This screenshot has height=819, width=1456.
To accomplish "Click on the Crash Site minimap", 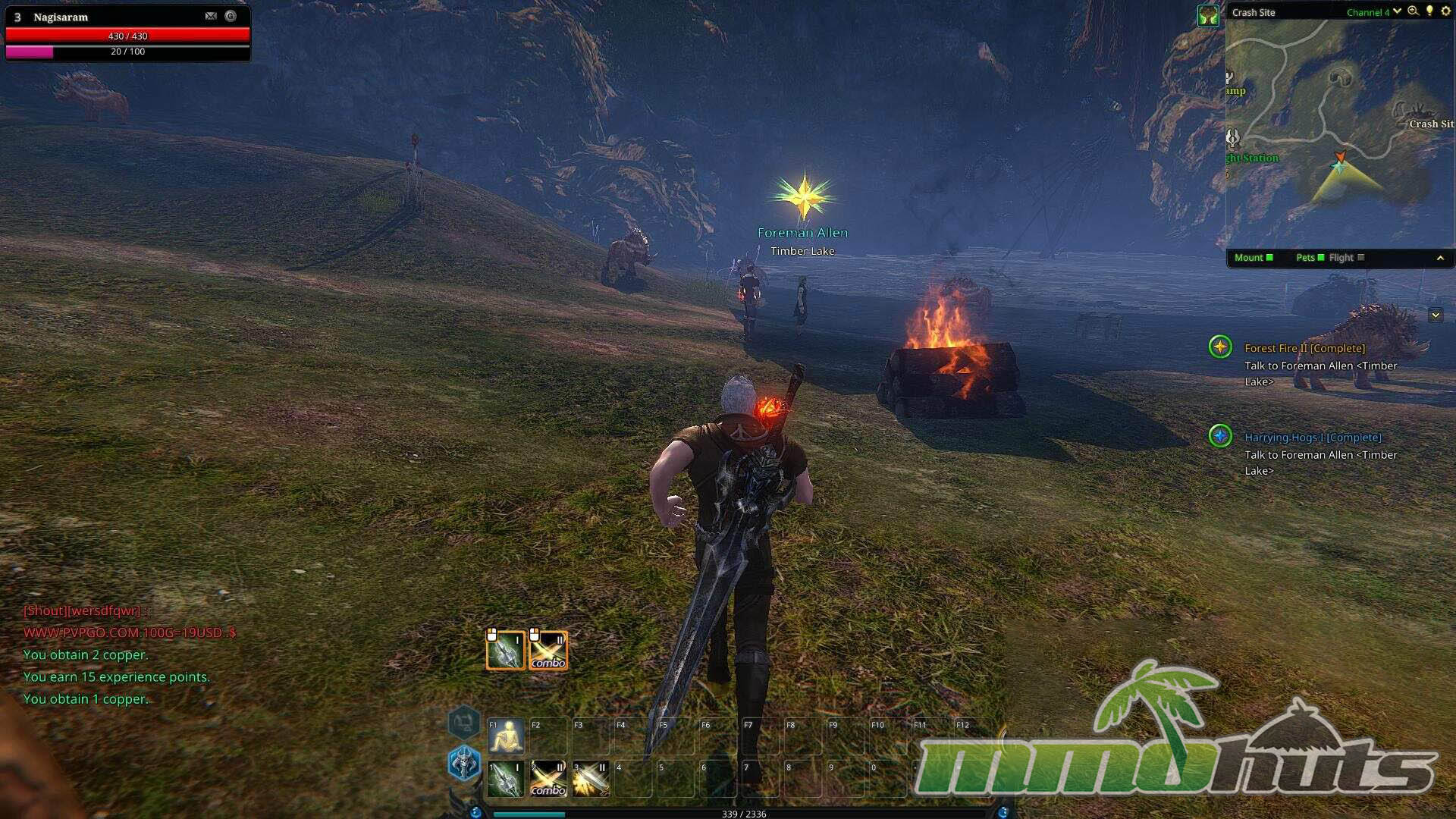I will point(1338,133).
